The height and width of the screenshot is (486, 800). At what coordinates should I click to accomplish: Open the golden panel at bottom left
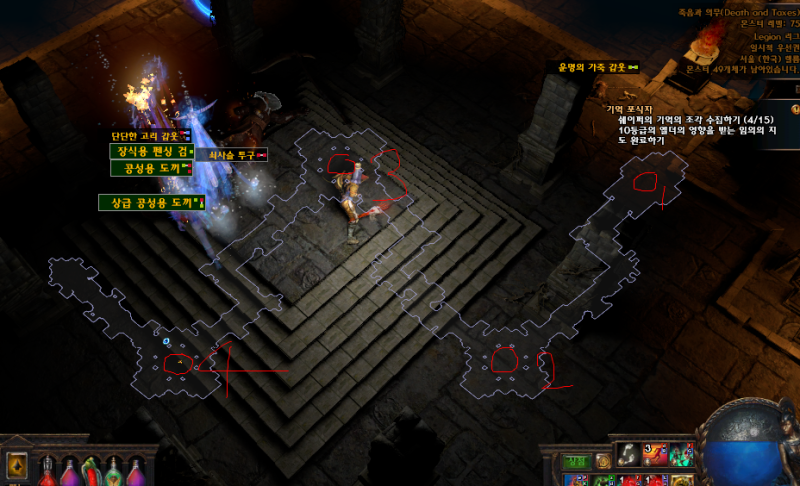pos(16,467)
